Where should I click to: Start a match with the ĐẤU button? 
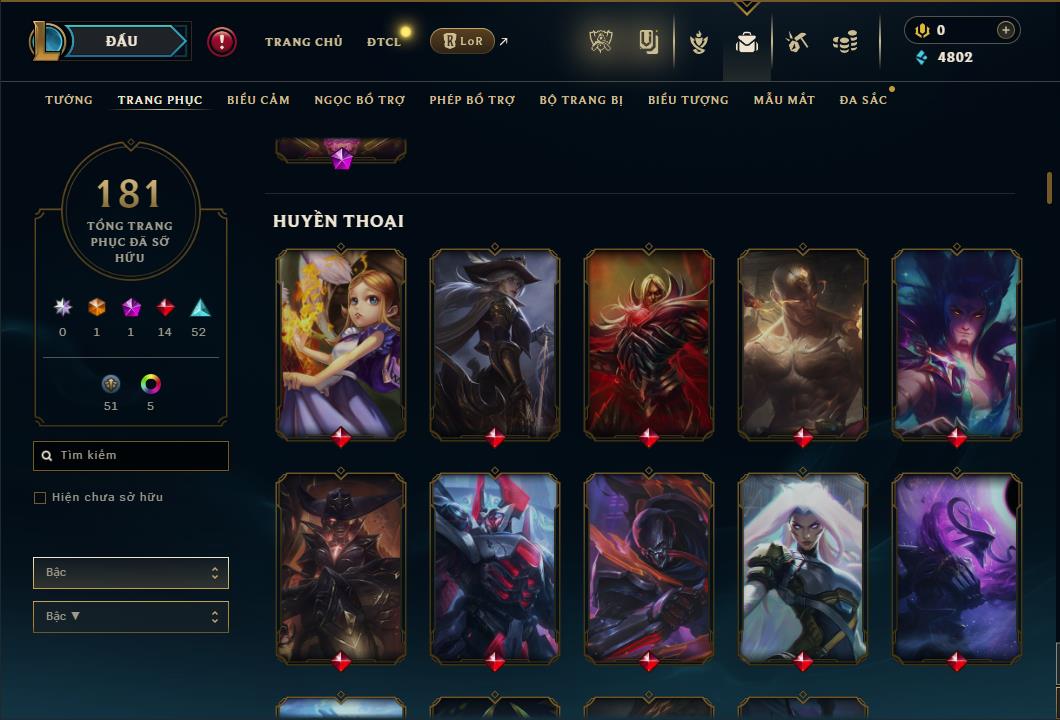pos(122,41)
